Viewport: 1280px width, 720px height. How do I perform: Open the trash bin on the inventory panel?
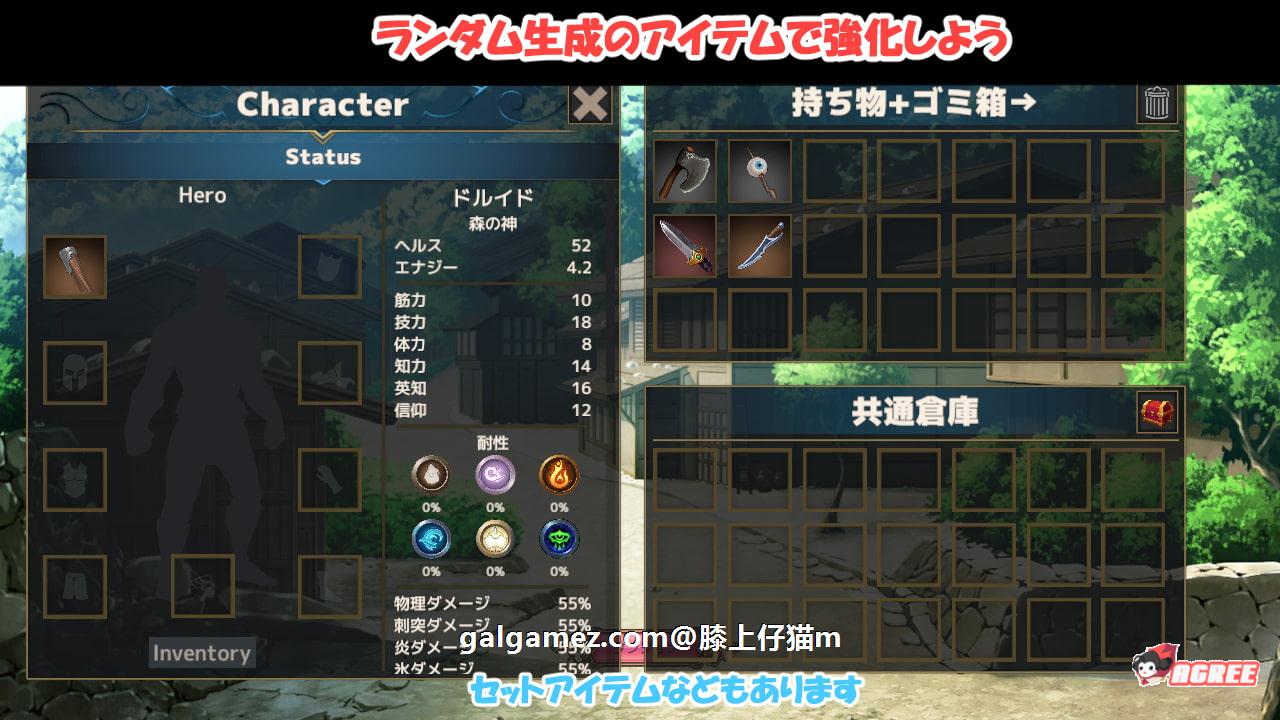click(x=1157, y=103)
